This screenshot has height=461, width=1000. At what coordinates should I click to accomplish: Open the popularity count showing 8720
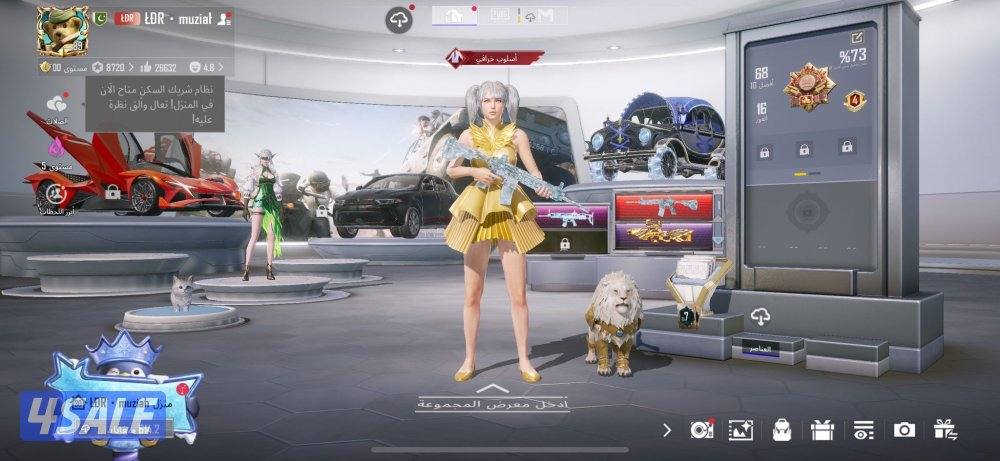click(109, 67)
